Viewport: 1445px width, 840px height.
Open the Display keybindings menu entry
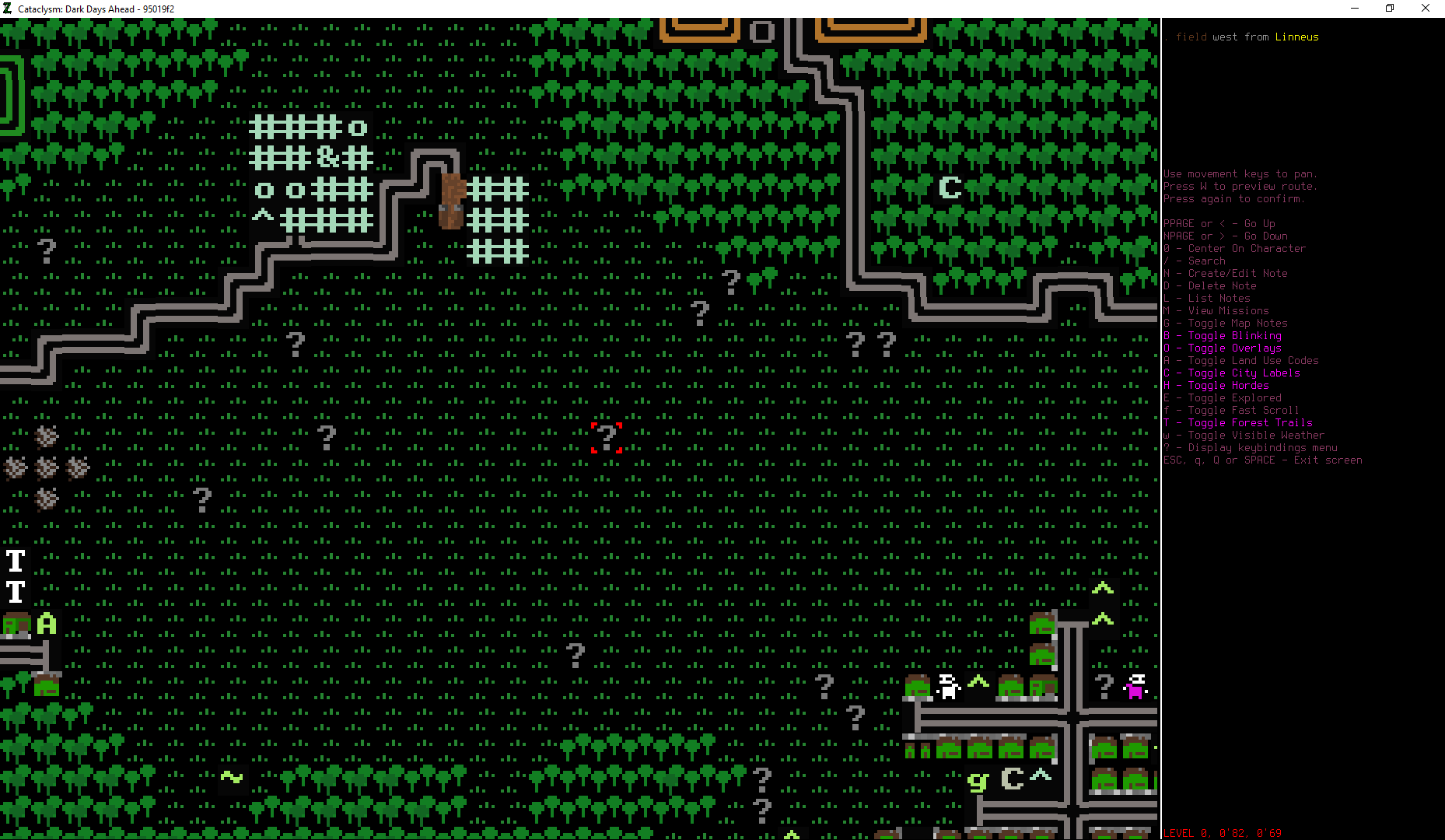click(x=1251, y=447)
